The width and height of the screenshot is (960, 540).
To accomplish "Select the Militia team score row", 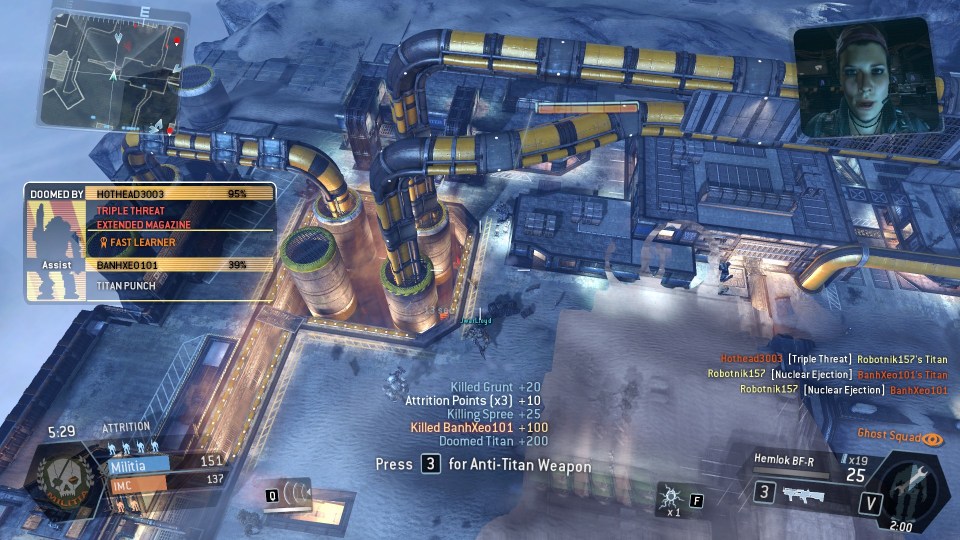I will [x=165, y=463].
